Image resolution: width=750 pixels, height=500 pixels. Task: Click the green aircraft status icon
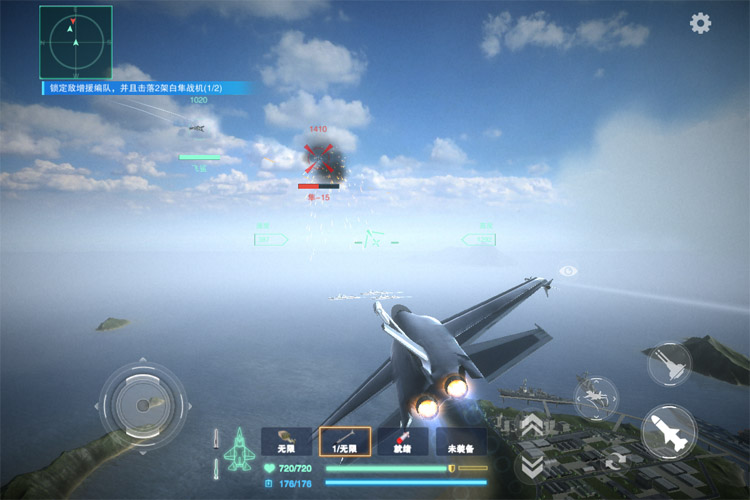[x=239, y=450]
